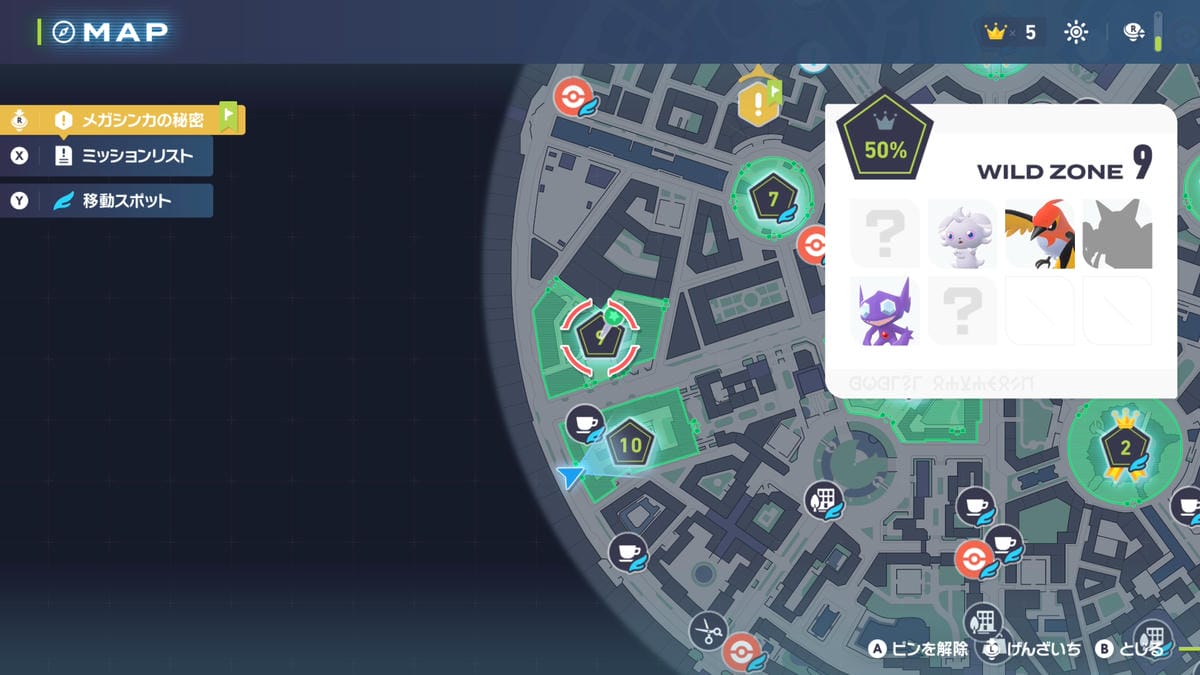Select the Fletchinder portrait in Wild Zone panel
The image size is (1200, 675).
(1040, 234)
